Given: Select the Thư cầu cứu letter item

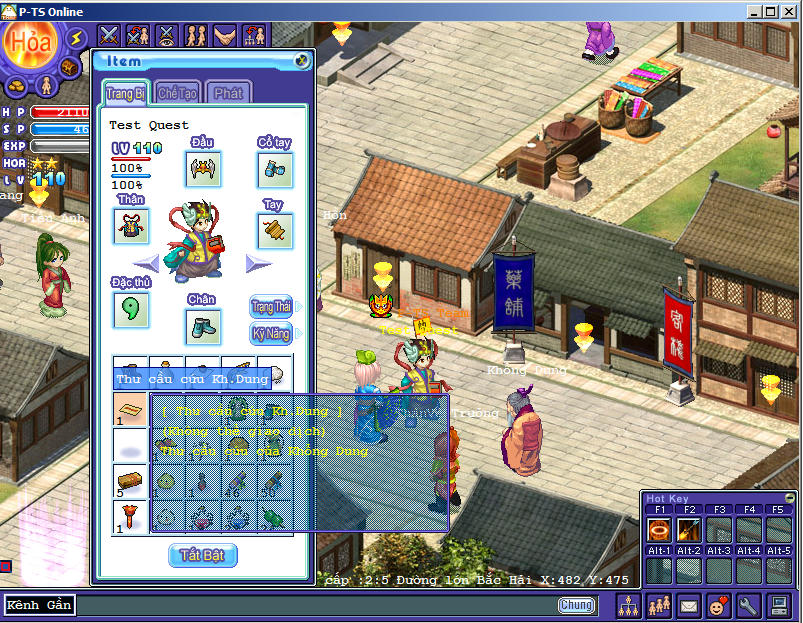Looking at the screenshot, I should click(131, 409).
